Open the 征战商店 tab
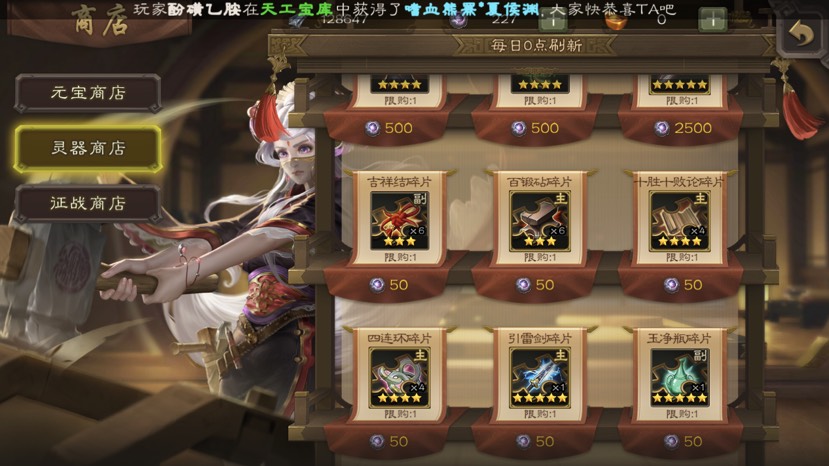The image size is (829, 466). [88, 203]
